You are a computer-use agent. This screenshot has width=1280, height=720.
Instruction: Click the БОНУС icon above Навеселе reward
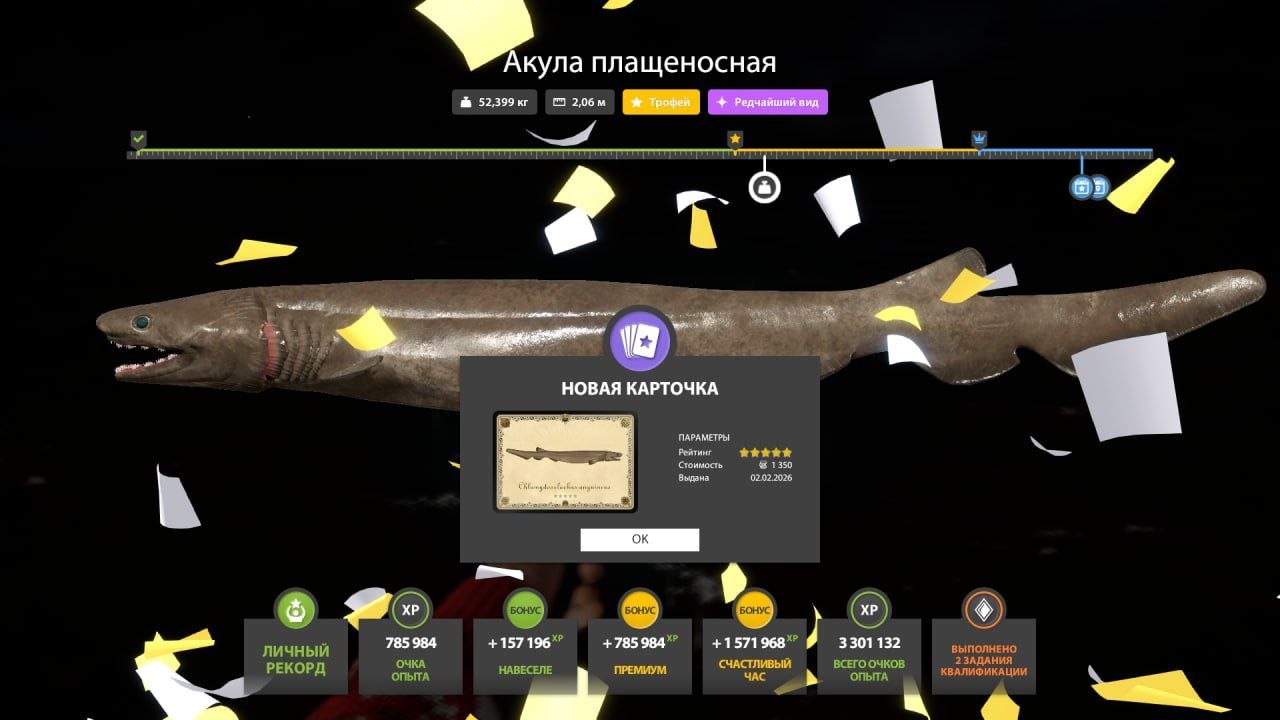528,608
